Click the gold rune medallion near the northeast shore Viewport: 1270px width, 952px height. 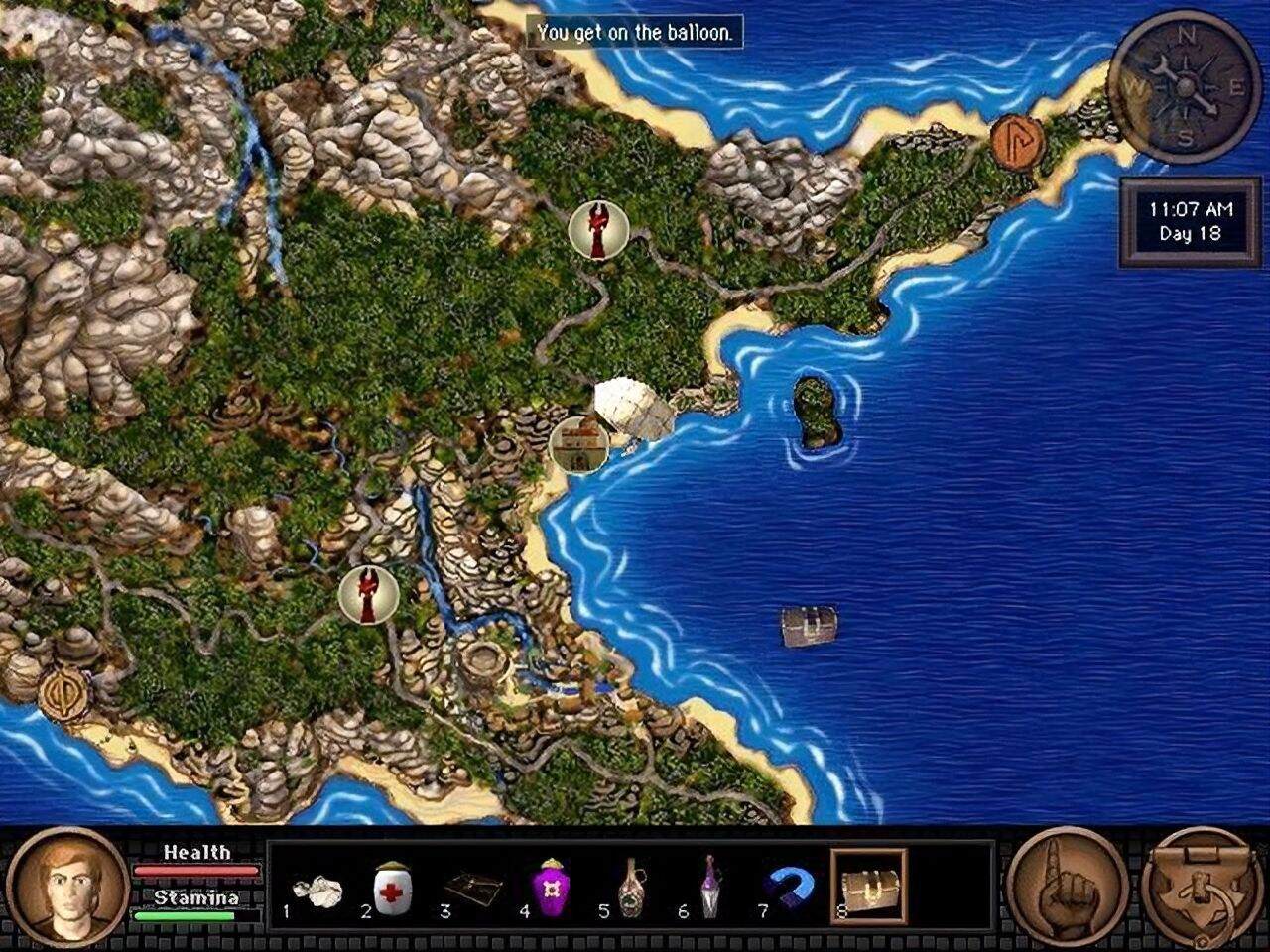[1014, 142]
